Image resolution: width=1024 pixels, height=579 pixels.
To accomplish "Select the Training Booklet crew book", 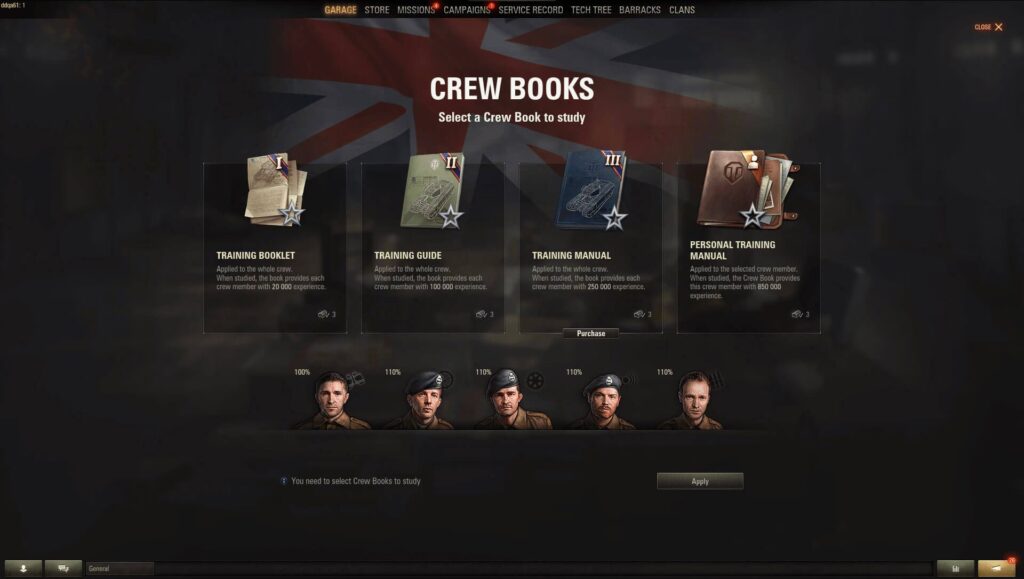I will (275, 247).
